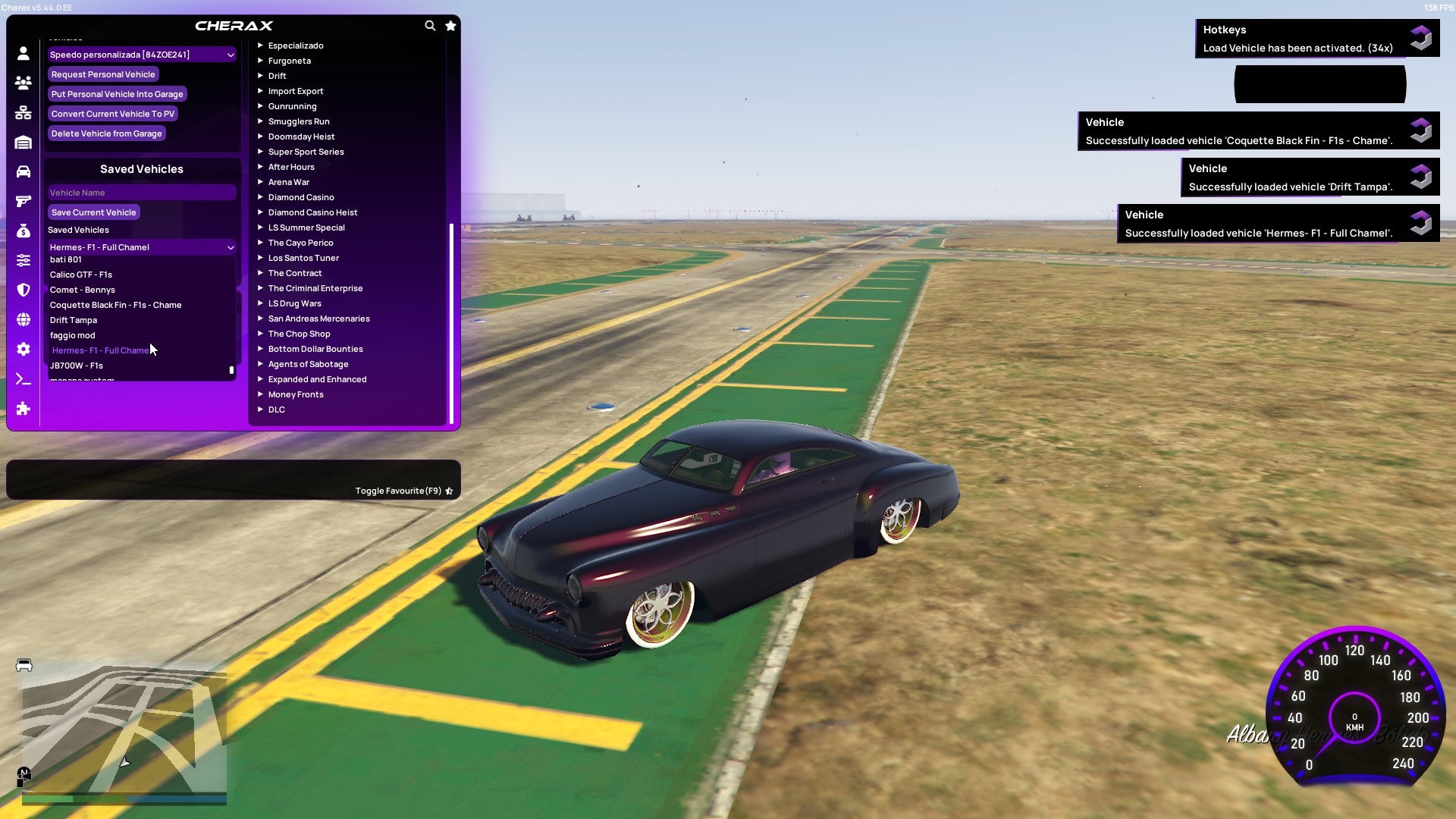Open the Network session icon
The width and height of the screenshot is (1456, 819).
coord(23,112)
